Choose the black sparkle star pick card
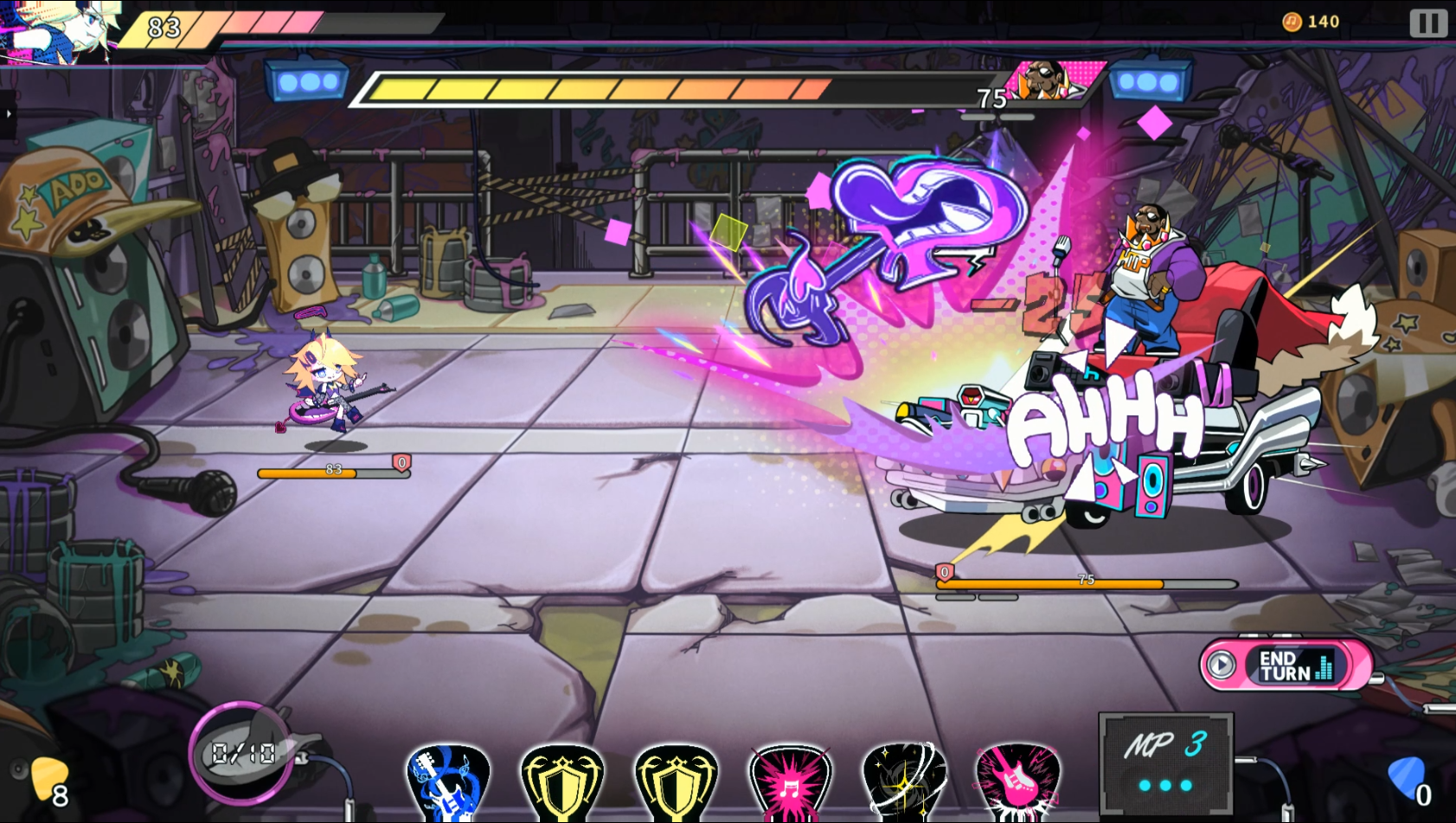The image size is (1456, 823). coord(904,782)
